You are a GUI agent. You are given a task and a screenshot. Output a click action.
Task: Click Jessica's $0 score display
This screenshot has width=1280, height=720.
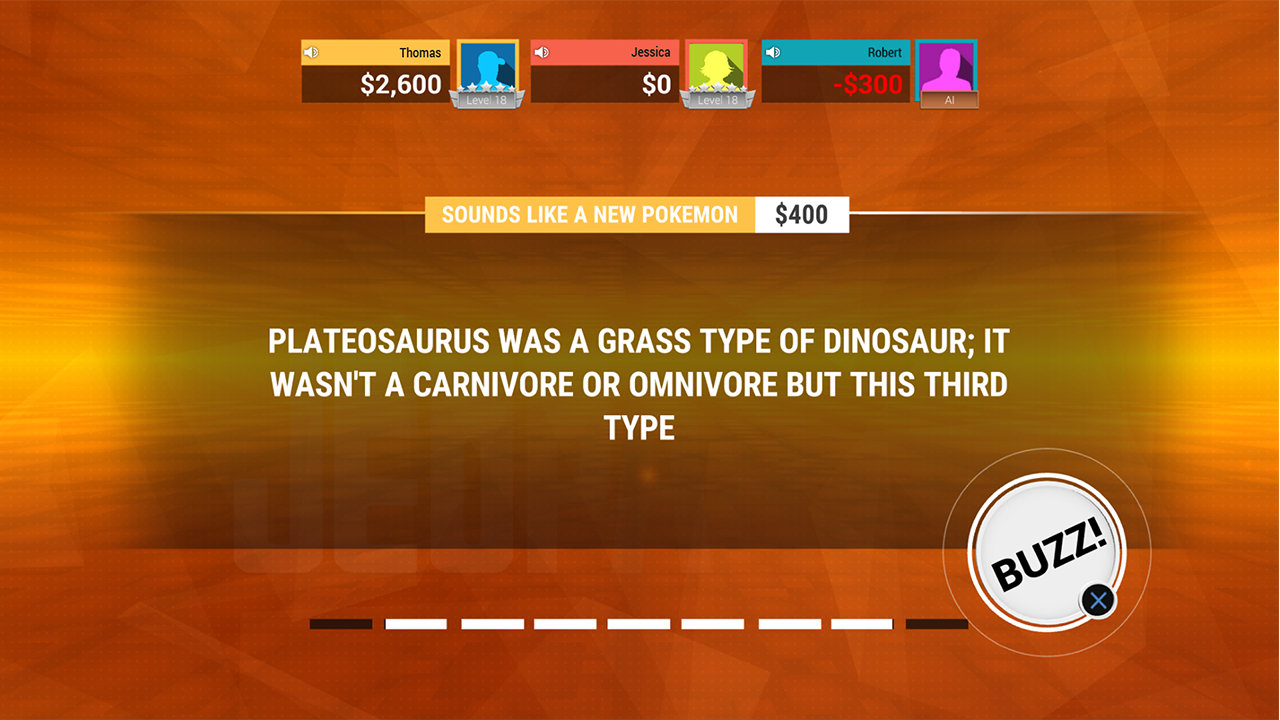657,85
